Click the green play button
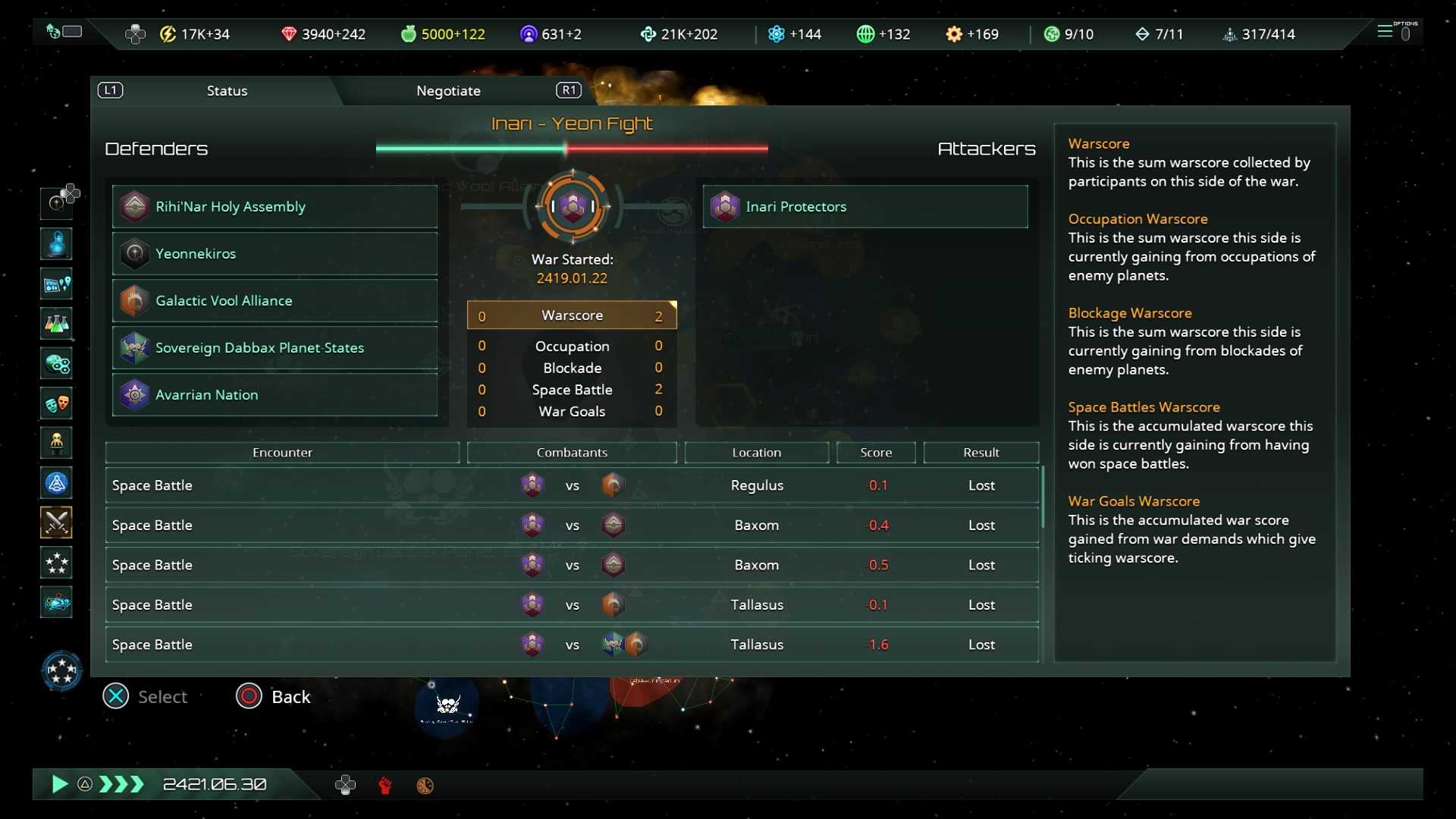The image size is (1456, 819). pos(59,784)
